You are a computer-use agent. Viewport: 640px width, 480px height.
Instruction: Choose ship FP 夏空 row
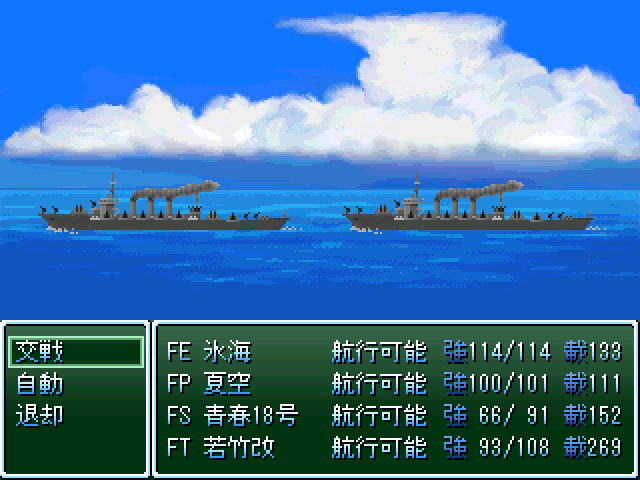tap(393, 383)
